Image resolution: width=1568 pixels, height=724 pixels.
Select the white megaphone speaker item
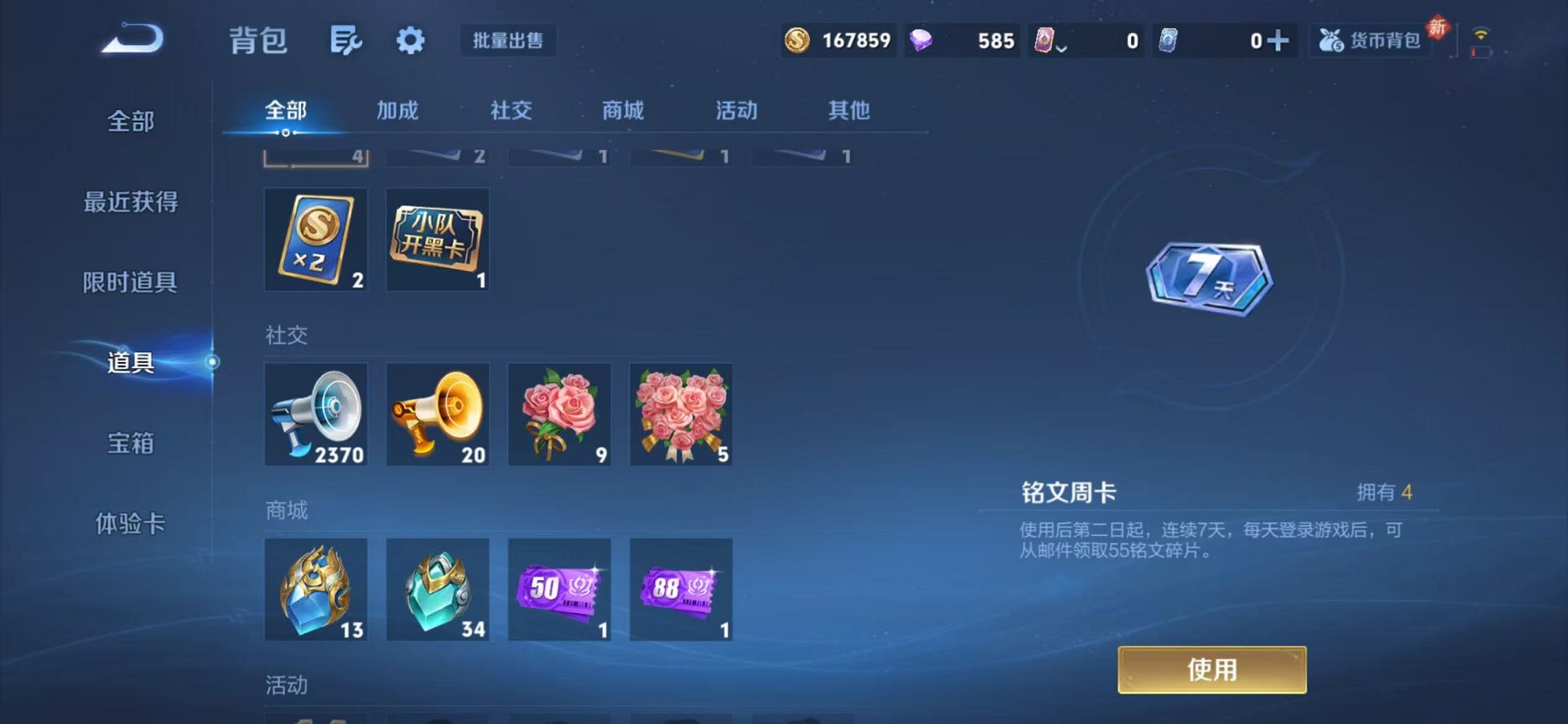pyautogui.click(x=315, y=414)
